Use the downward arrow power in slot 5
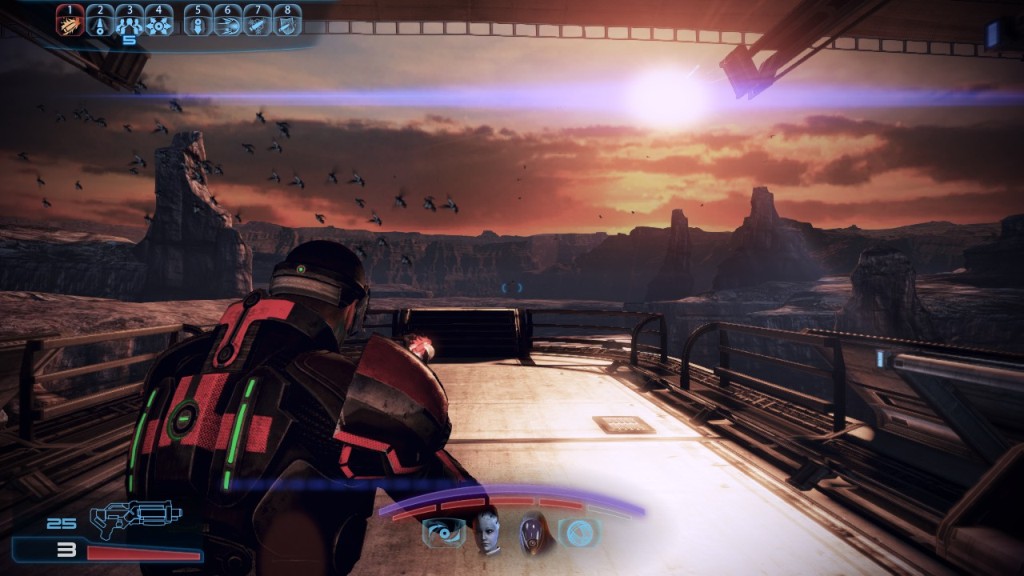The width and height of the screenshot is (1024, 576). click(x=198, y=20)
